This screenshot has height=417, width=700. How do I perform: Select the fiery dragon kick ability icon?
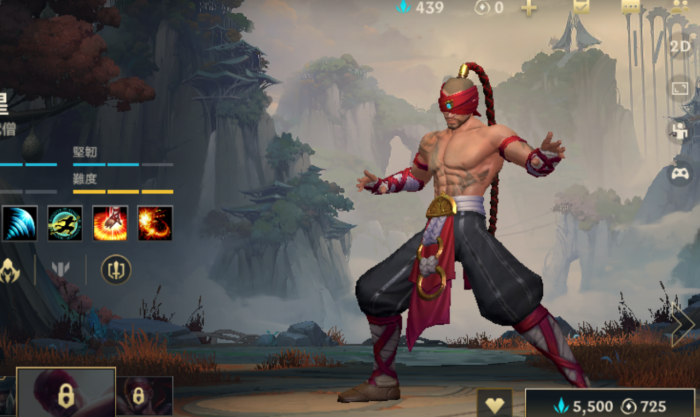(155, 222)
